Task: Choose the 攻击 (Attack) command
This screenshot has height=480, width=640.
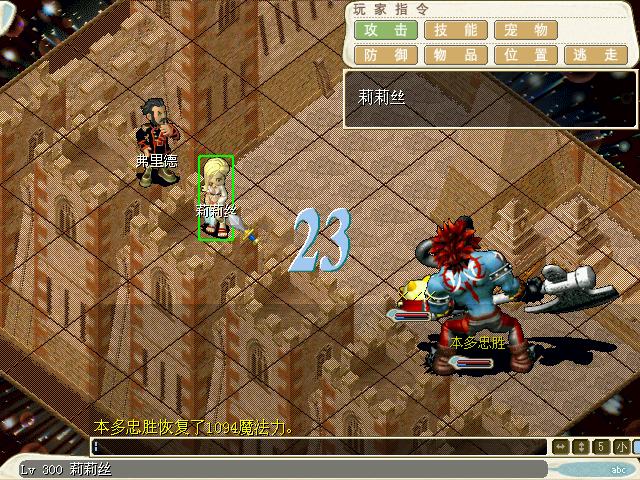Action: coord(386,30)
